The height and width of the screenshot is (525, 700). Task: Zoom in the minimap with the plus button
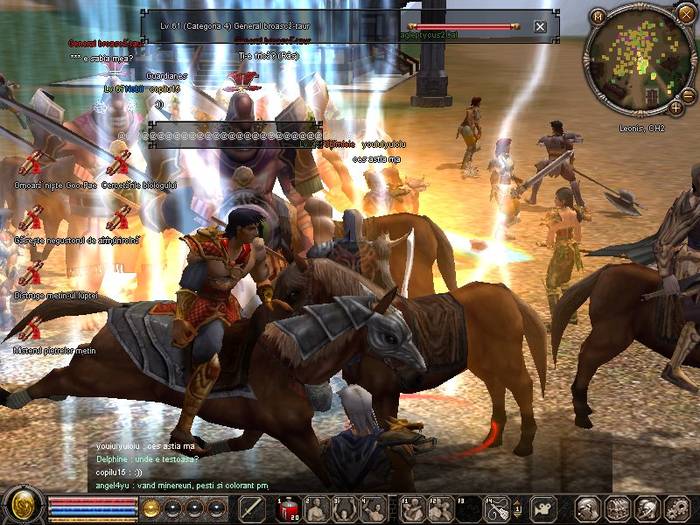click(x=676, y=107)
